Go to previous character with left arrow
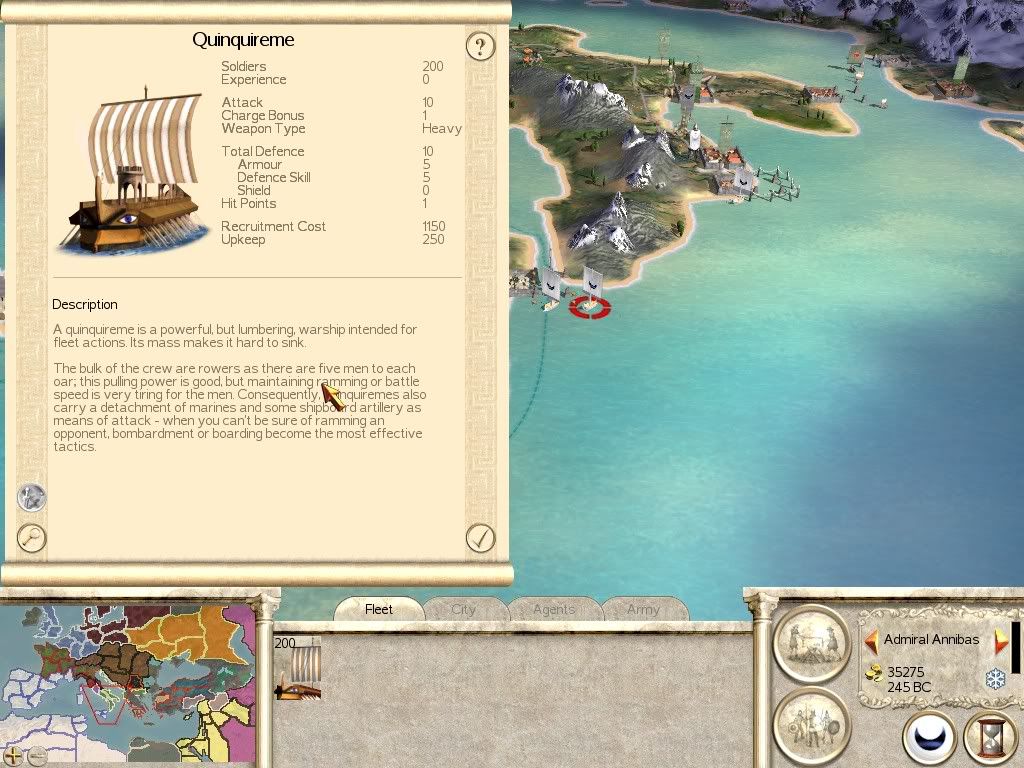This screenshot has height=768, width=1024. point(871,640)
